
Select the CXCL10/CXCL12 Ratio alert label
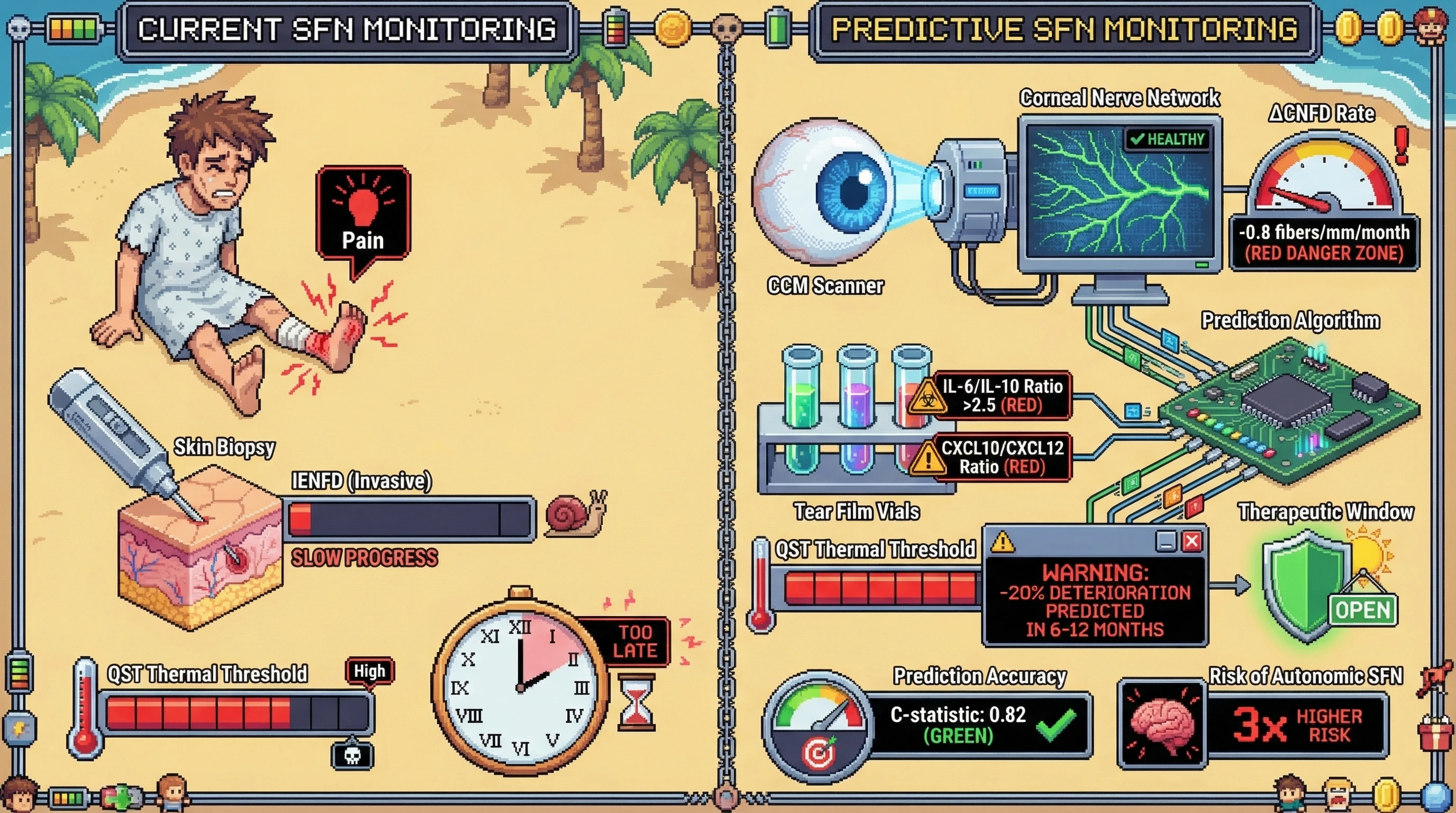[1002, 457]
